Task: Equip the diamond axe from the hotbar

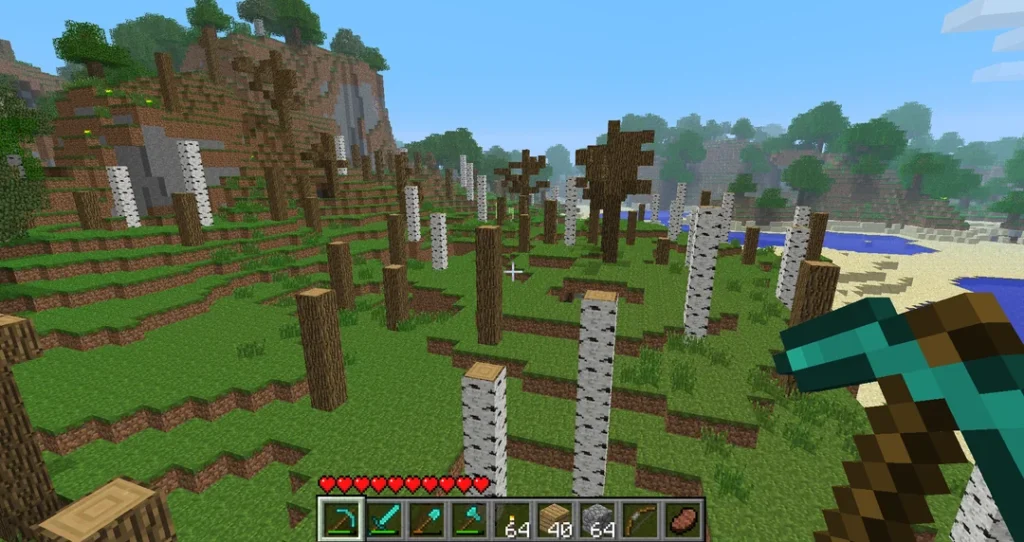Action: (469, 519)
